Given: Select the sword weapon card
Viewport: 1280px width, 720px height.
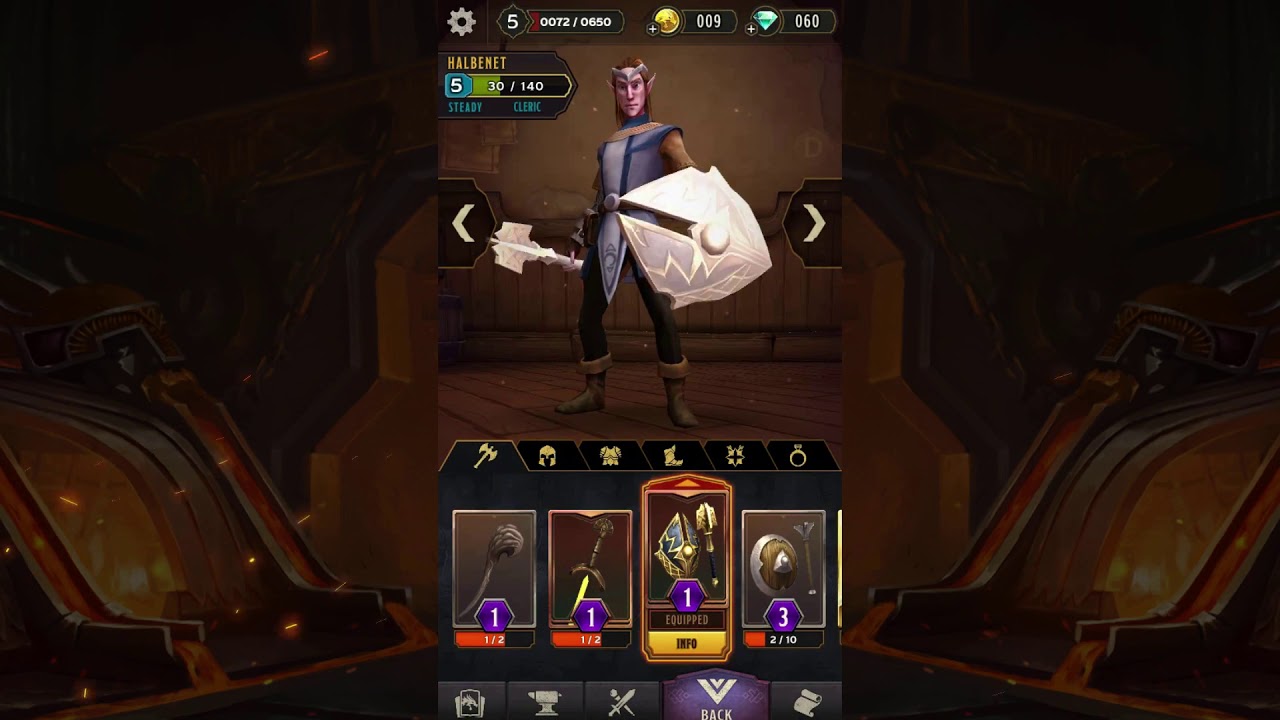Looking at the screenshot, I should click(590, 570).
